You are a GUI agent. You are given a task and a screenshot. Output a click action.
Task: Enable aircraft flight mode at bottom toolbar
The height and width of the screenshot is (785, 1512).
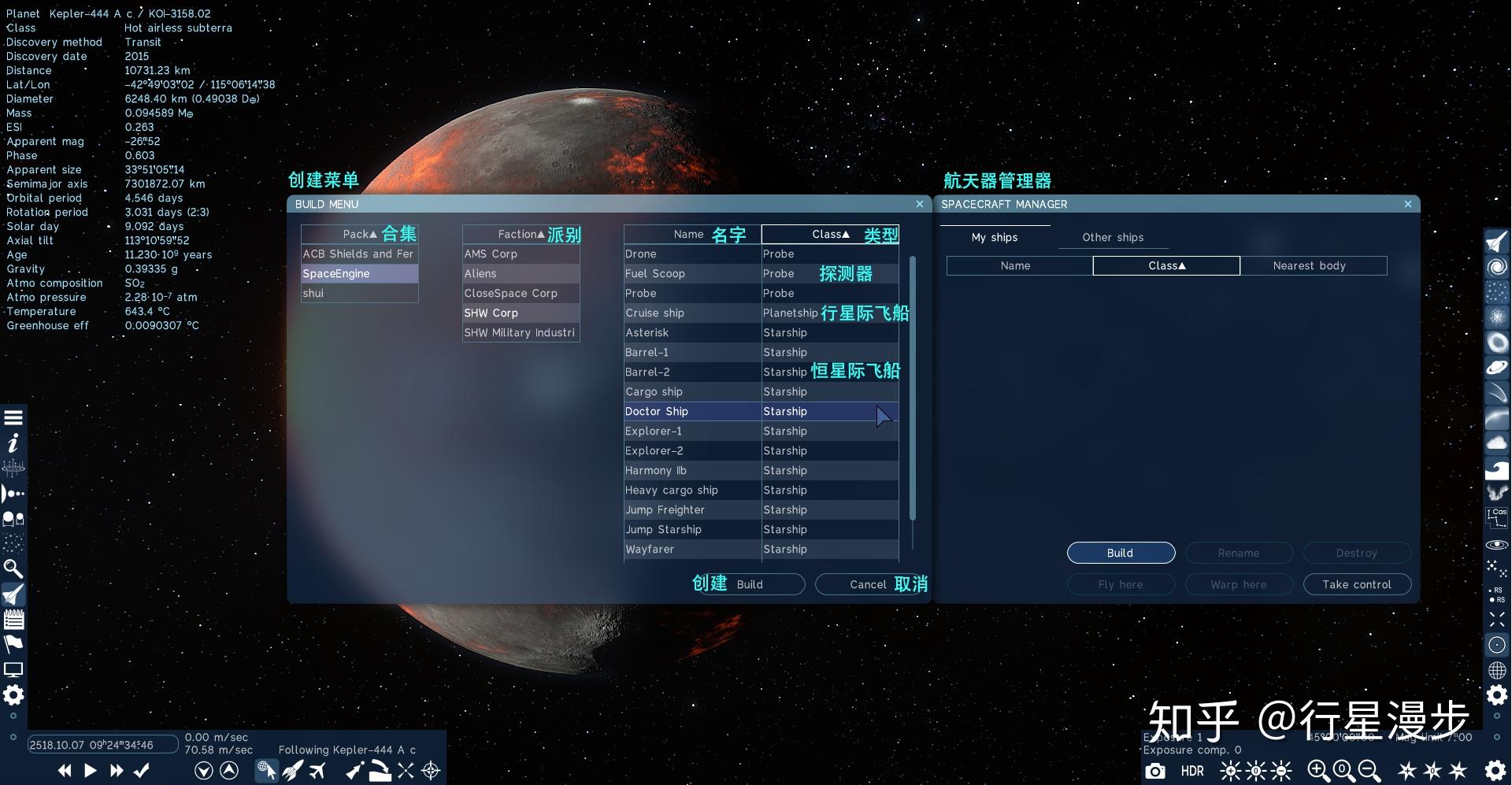point(318,771)
